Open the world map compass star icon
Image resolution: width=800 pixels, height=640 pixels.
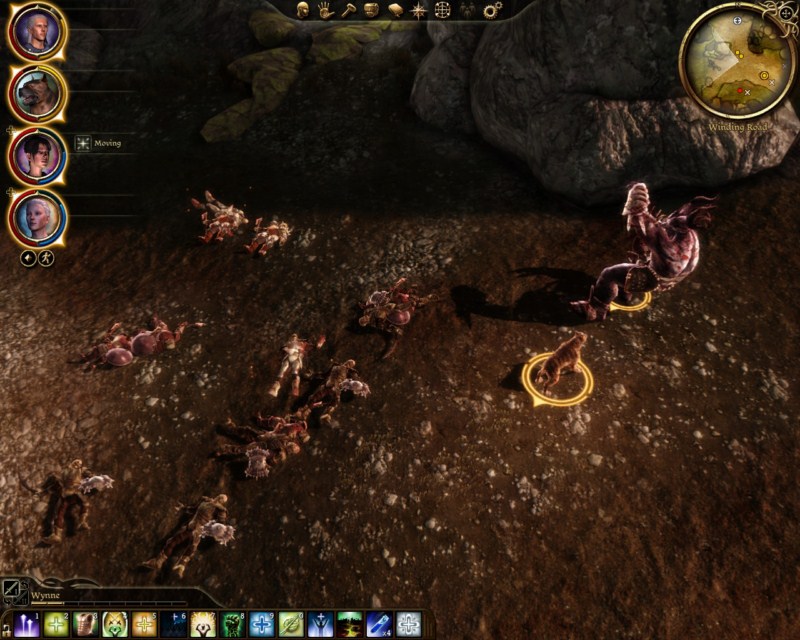pyautogui.click(x=419, y=10)
